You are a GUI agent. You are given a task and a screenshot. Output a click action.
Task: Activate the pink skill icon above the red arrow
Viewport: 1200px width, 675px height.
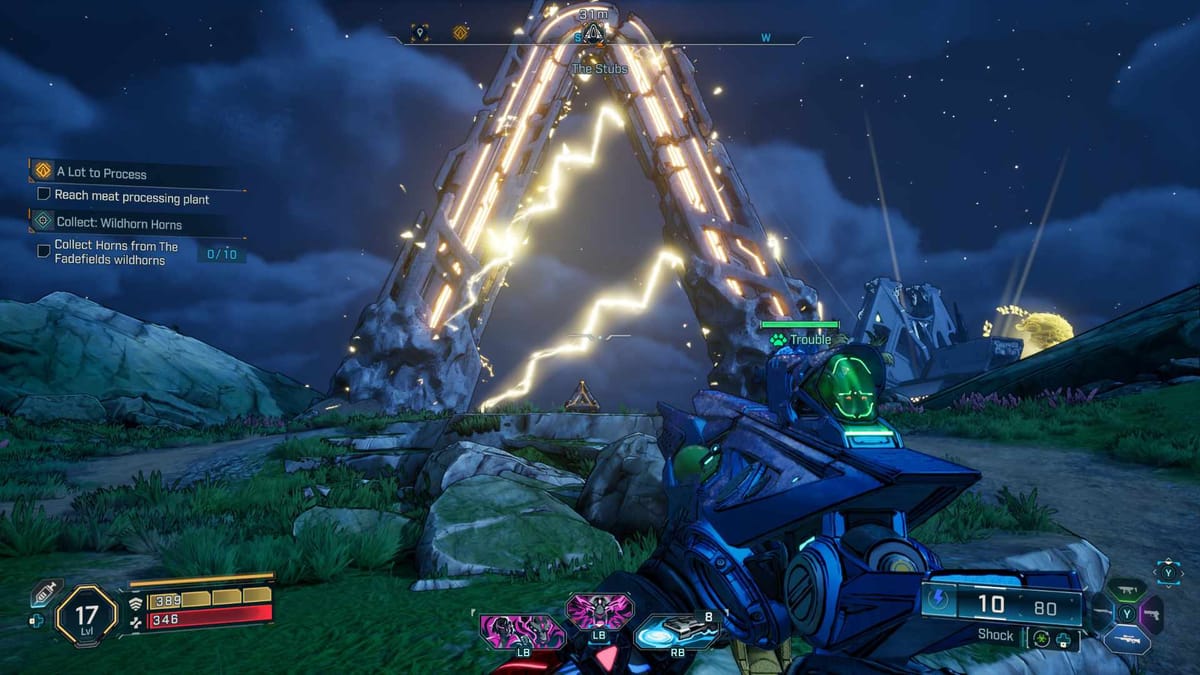pos(599,611)
